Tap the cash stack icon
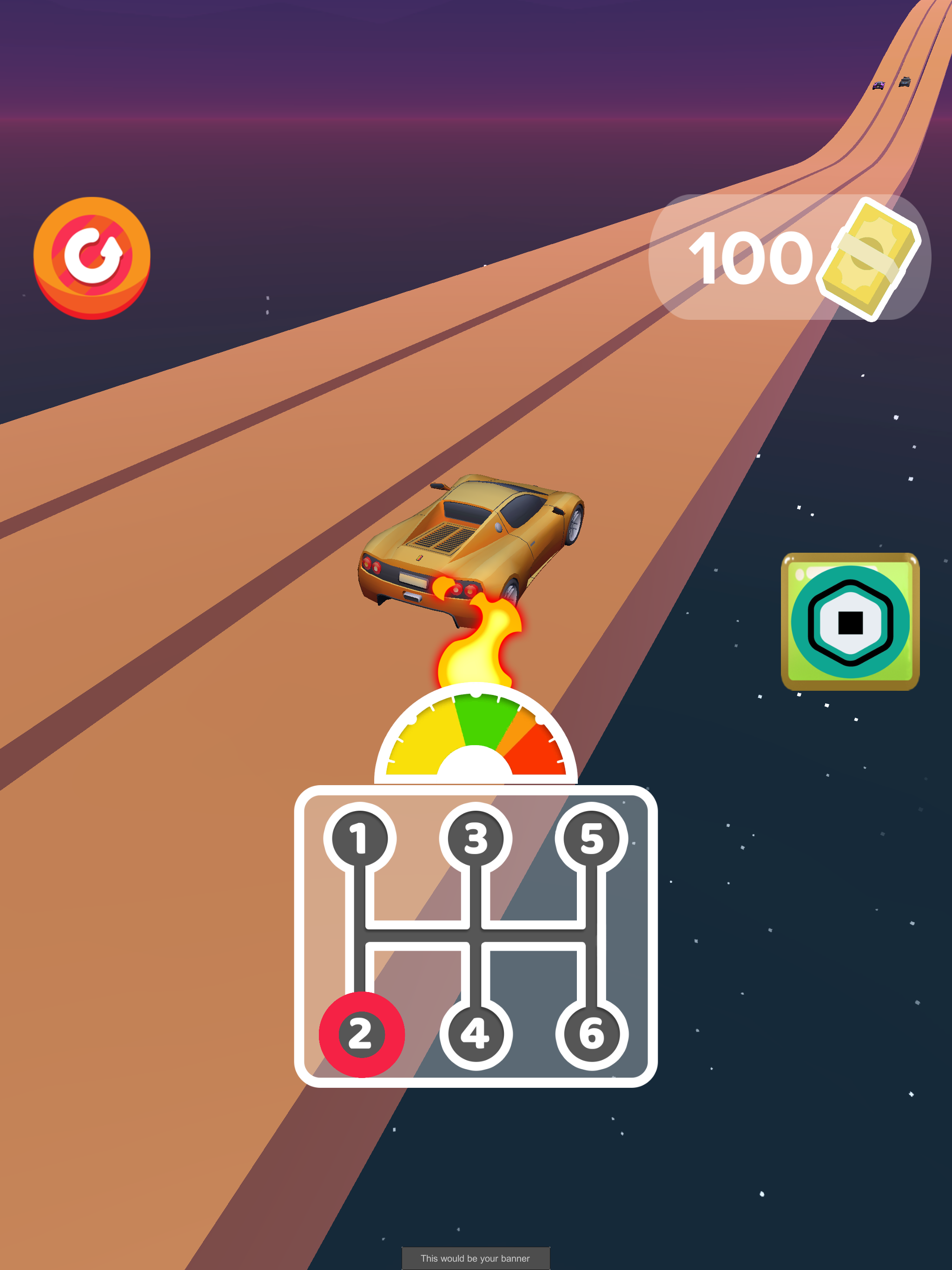952x1270 pixels. 868,259
